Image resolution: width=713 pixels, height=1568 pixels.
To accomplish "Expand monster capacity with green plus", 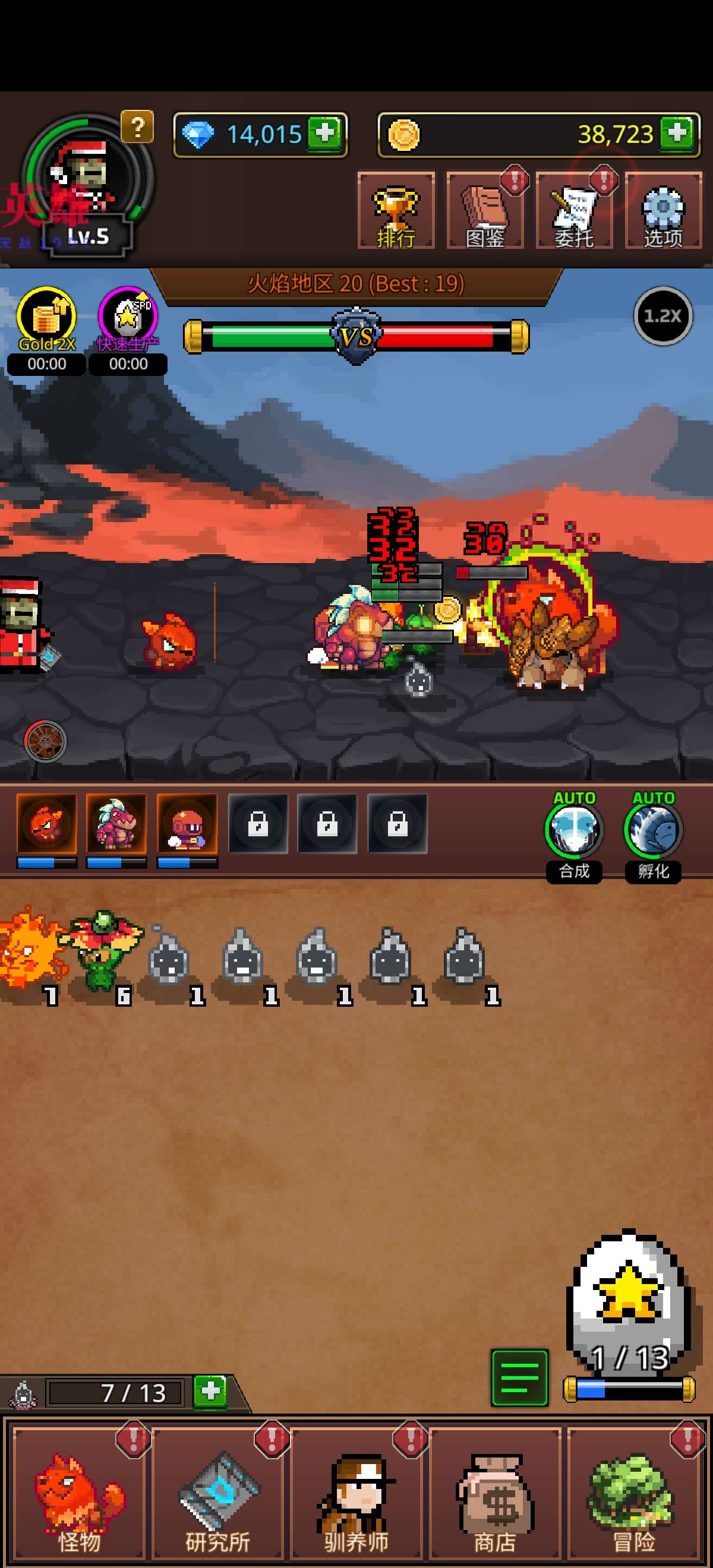I will pos(210,1391).
